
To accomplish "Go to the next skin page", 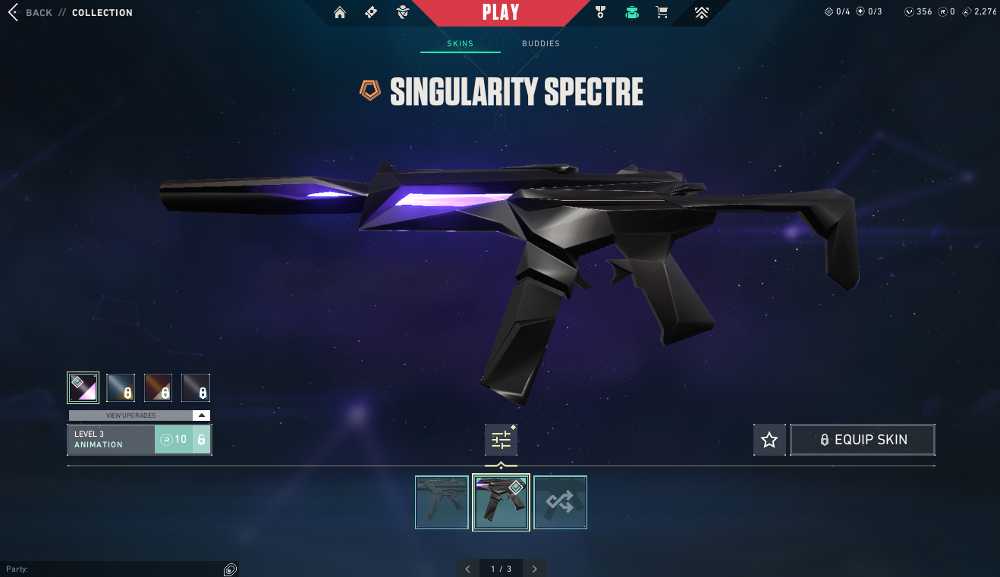I will [x=535, y=569].
